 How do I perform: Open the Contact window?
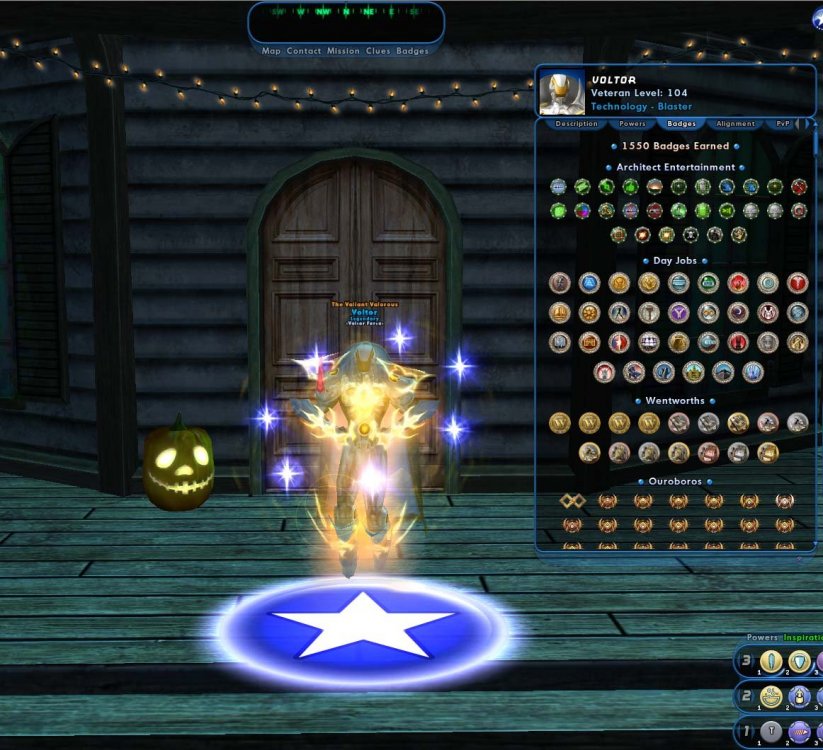coord(303,51)
